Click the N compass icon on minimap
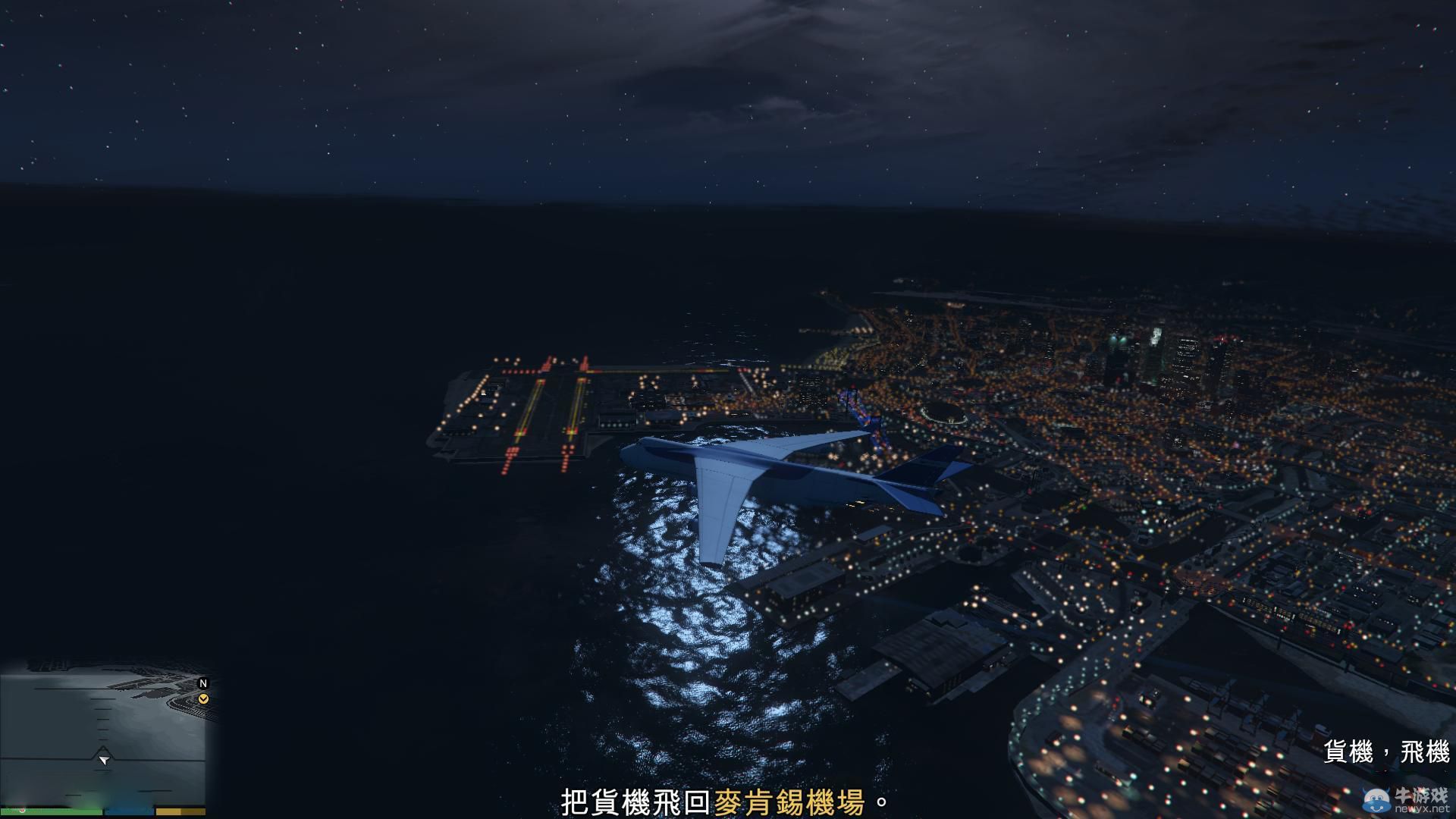Screen dimensions: 1456x819 tap(203, 684)
